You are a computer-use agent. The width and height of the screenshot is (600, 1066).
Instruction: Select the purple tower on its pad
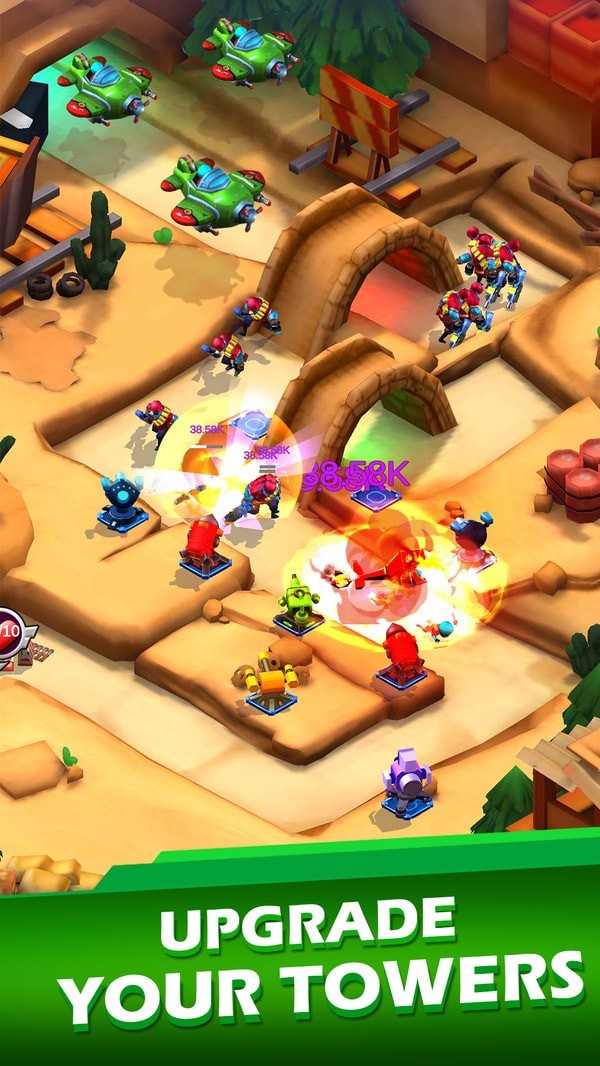coord(407,781)
